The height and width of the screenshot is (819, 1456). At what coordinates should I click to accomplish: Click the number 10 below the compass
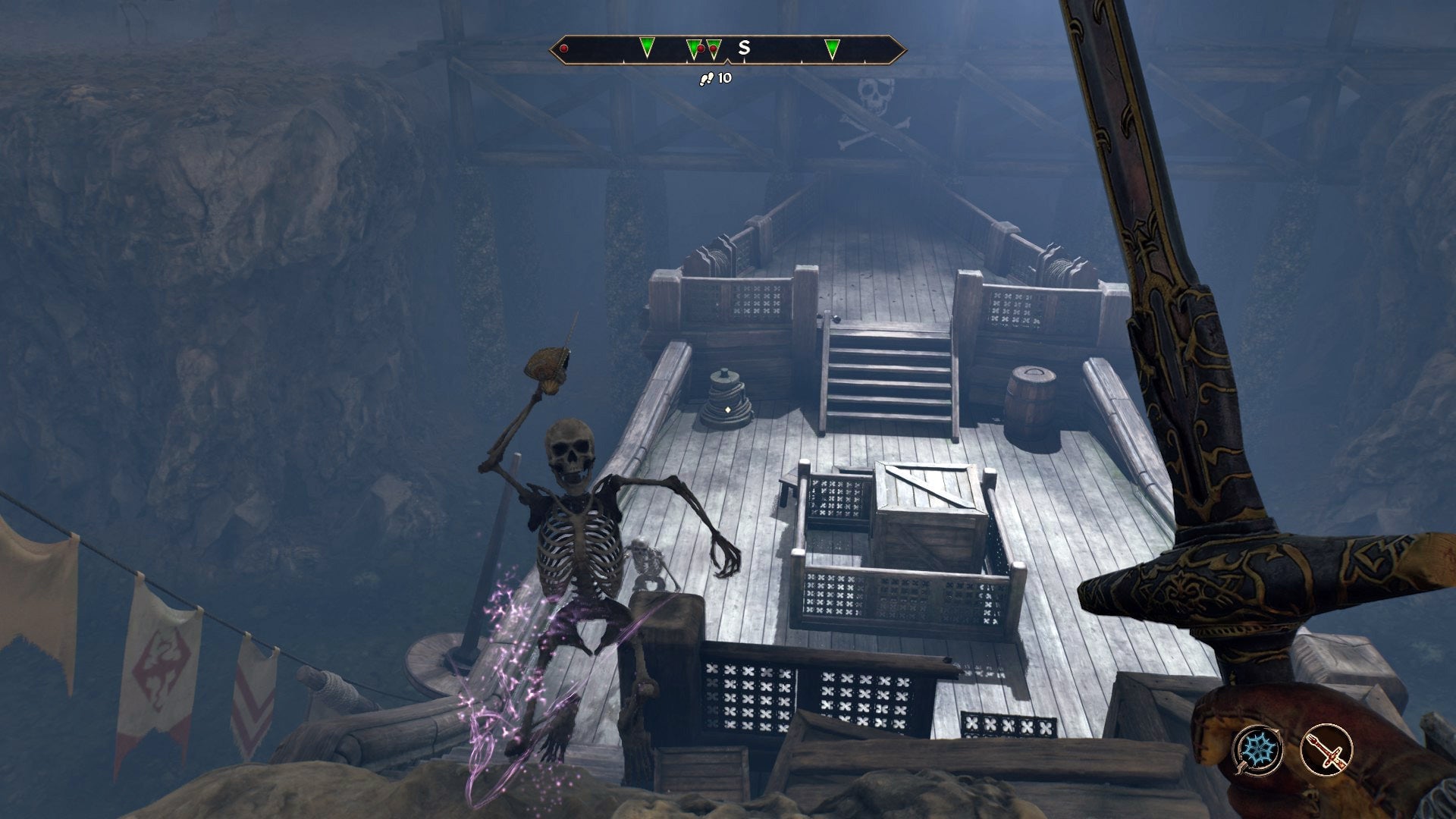click(x=726, y=77)
